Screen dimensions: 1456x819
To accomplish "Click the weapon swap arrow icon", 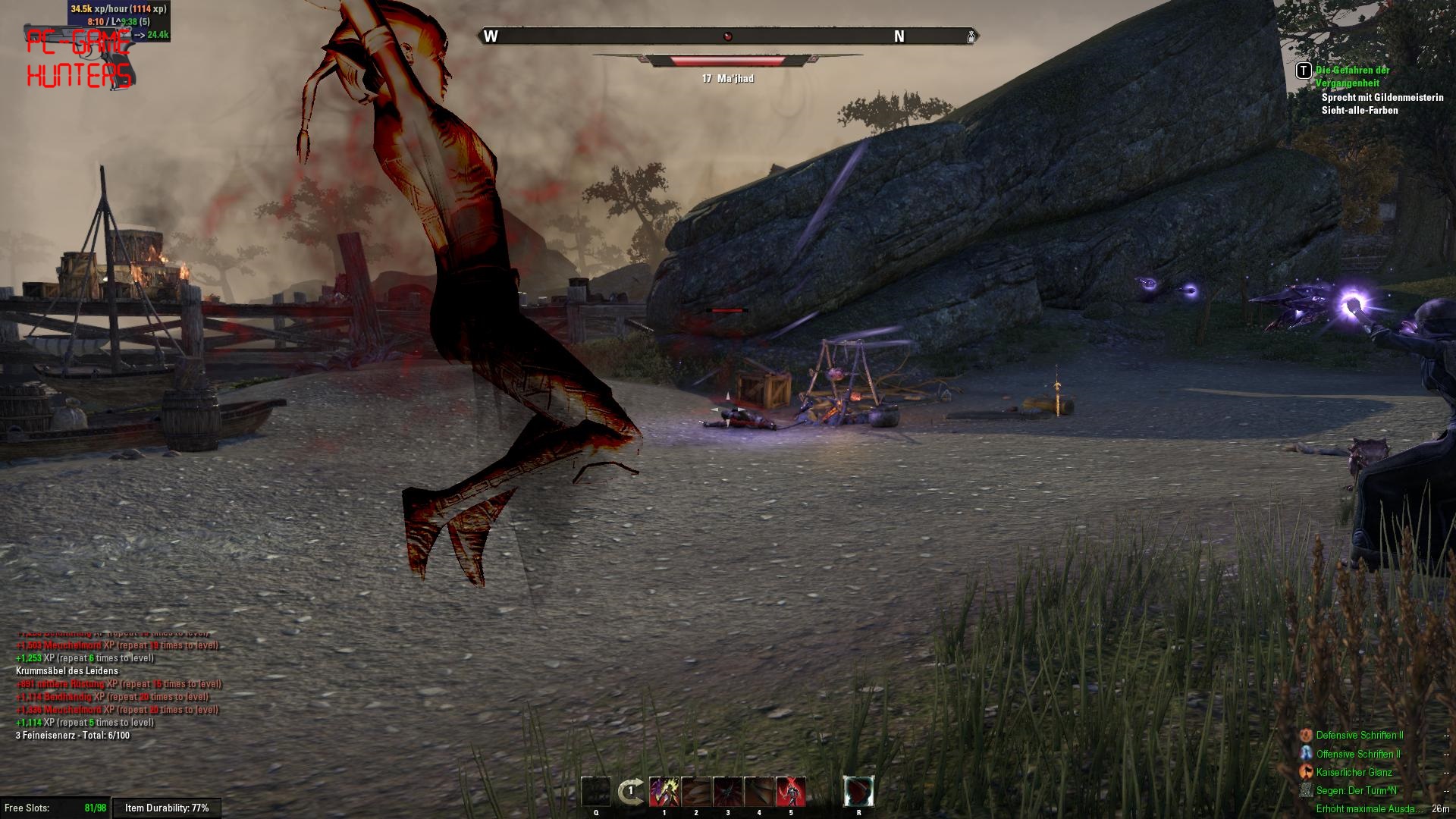I will (630, 792).
